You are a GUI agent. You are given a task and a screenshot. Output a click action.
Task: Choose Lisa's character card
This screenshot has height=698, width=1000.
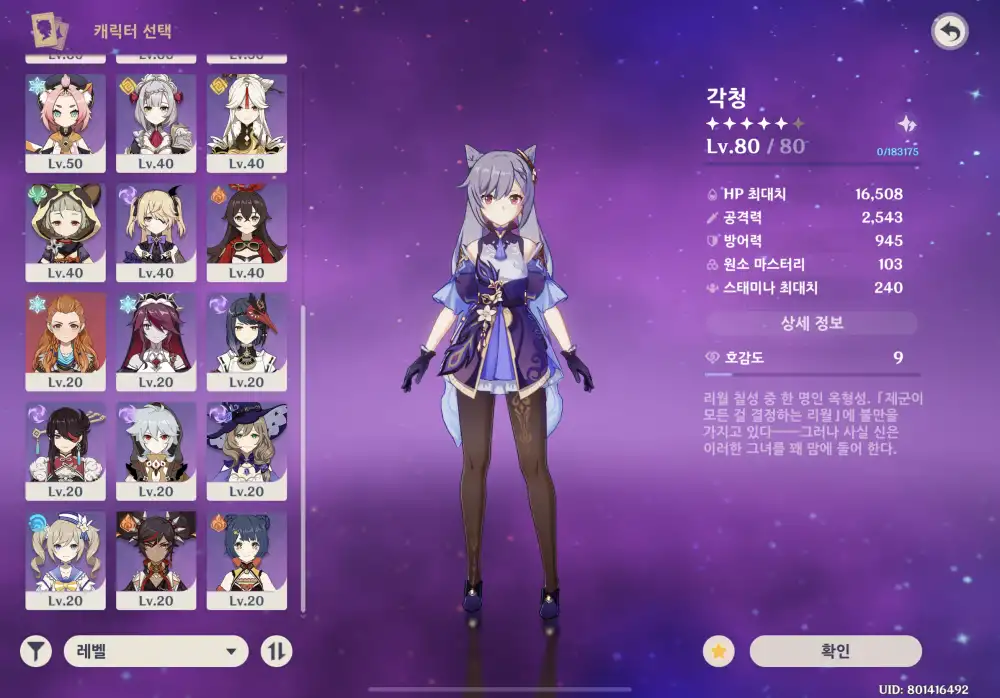click(x=246, y=447)
